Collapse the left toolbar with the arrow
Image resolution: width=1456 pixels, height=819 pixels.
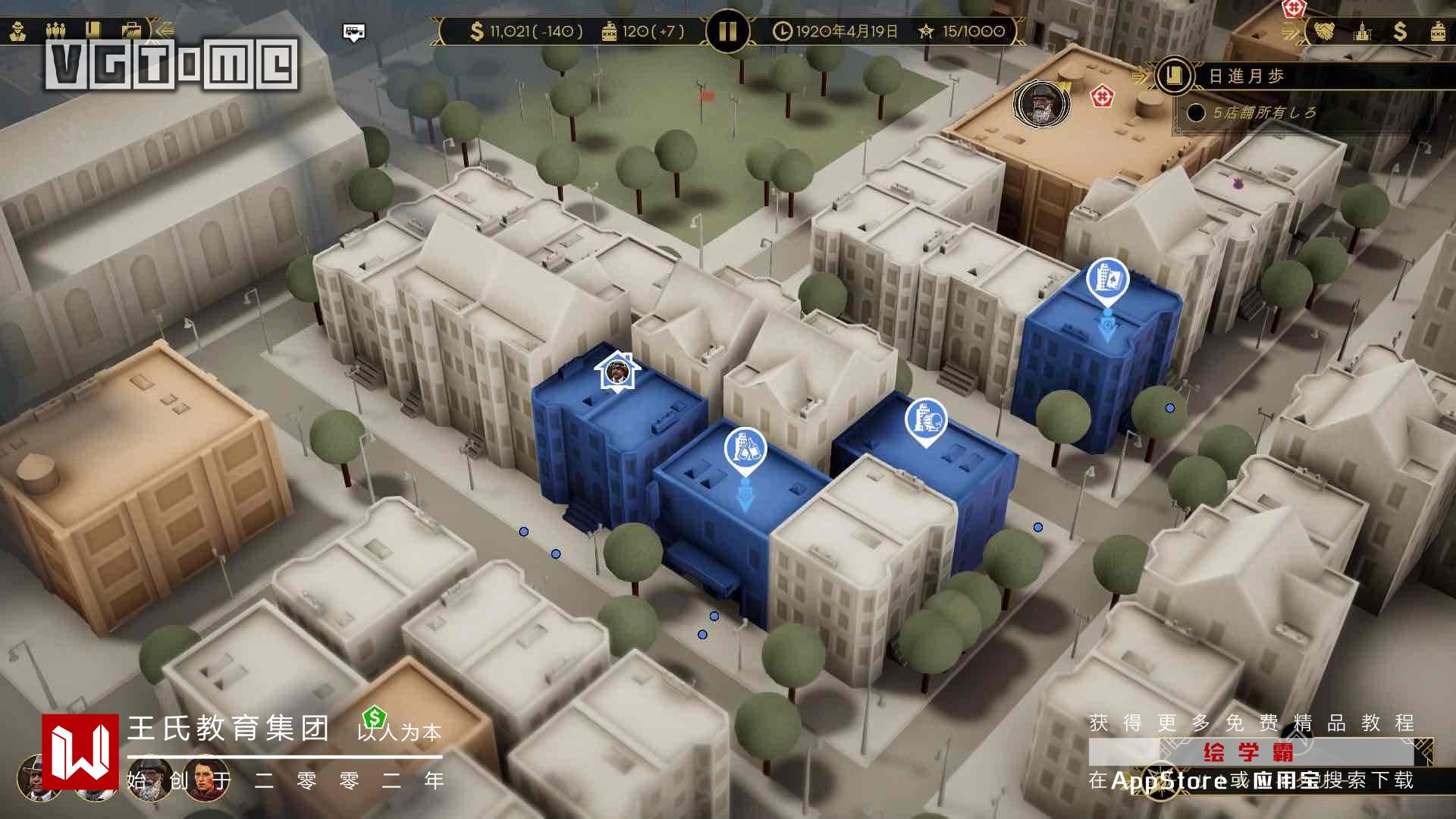(x=163, y=31)
